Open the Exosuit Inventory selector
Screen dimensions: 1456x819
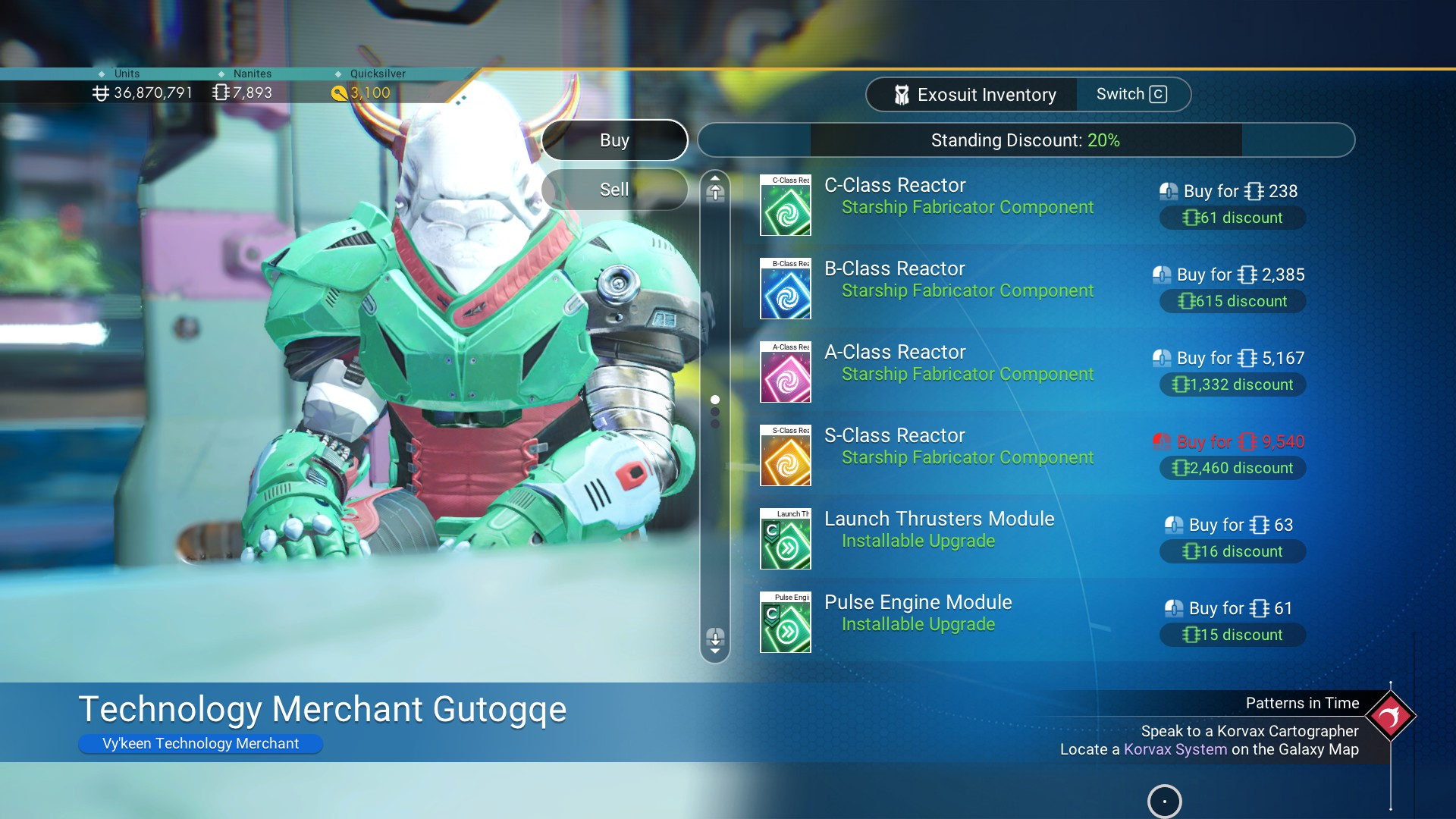(x=974, y=95)
